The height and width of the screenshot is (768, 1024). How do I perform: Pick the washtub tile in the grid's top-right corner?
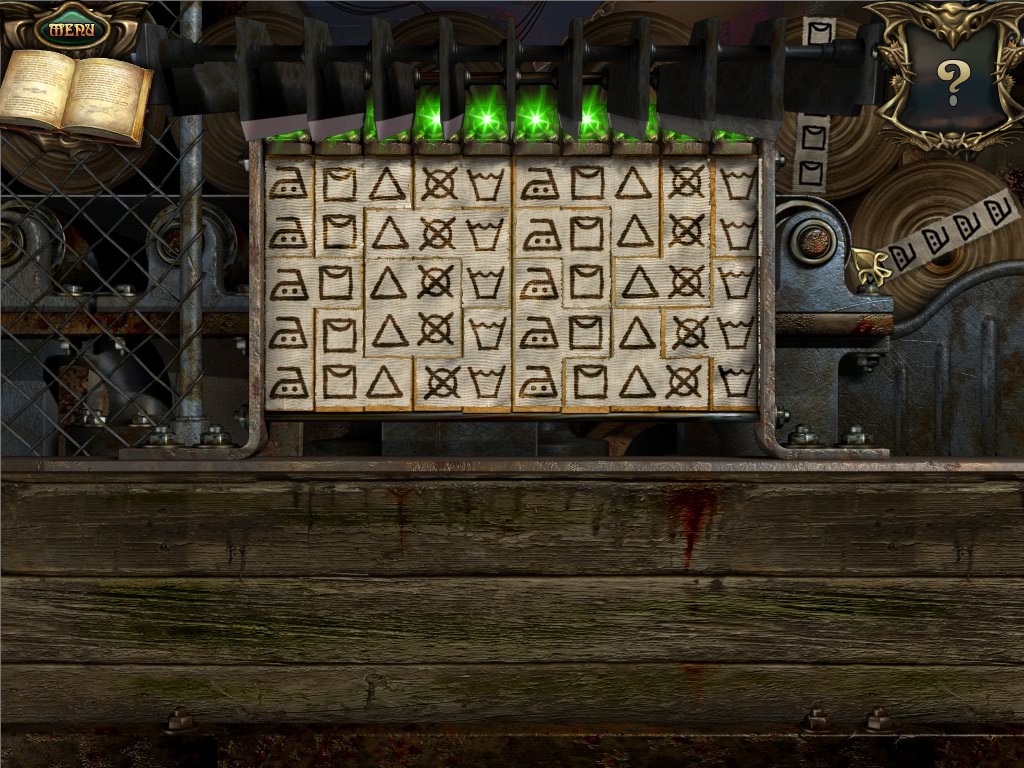tap(736, 183)
